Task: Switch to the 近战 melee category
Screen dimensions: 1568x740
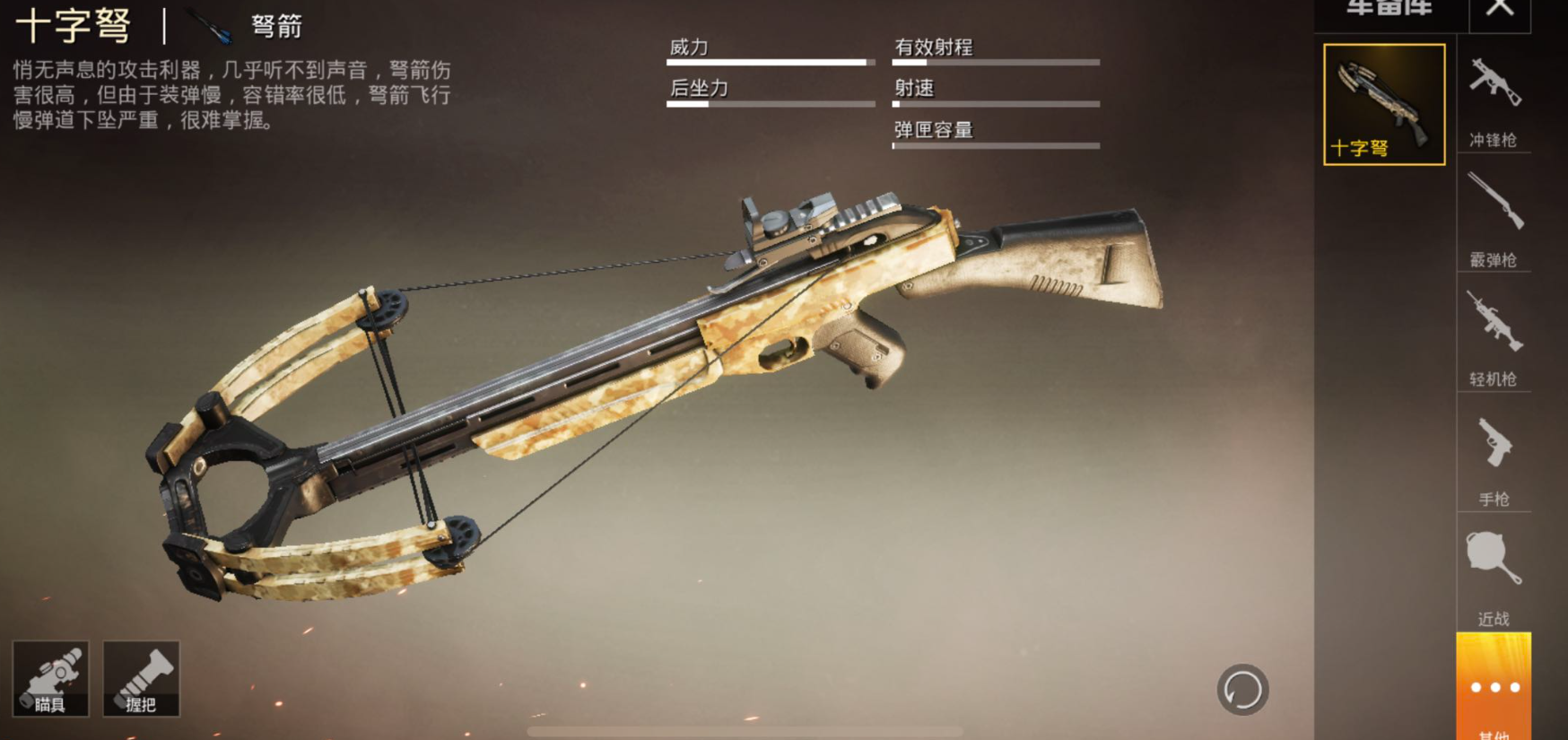Action: (1494, 576)
